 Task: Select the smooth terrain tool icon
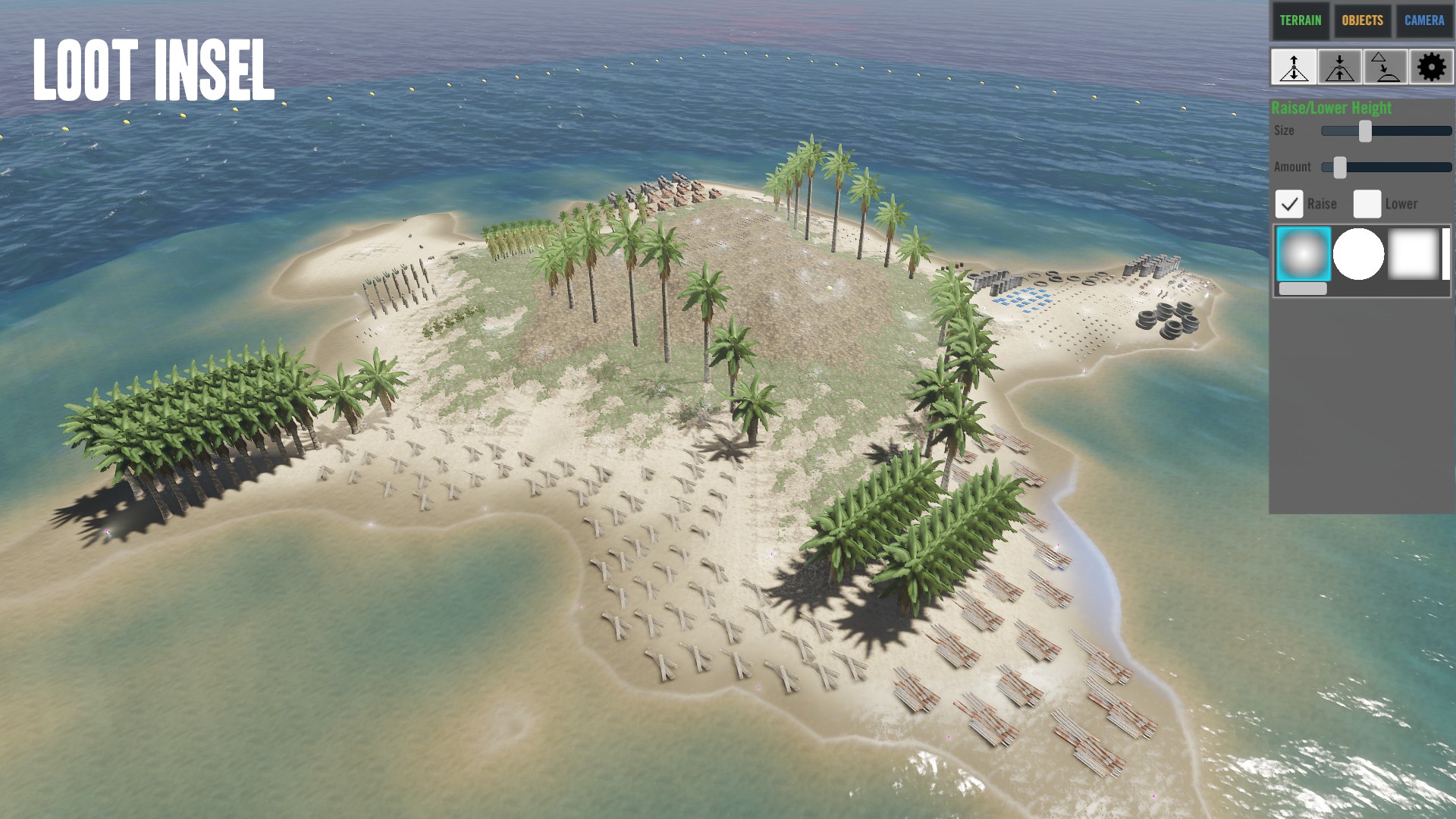click(1385, 67)
